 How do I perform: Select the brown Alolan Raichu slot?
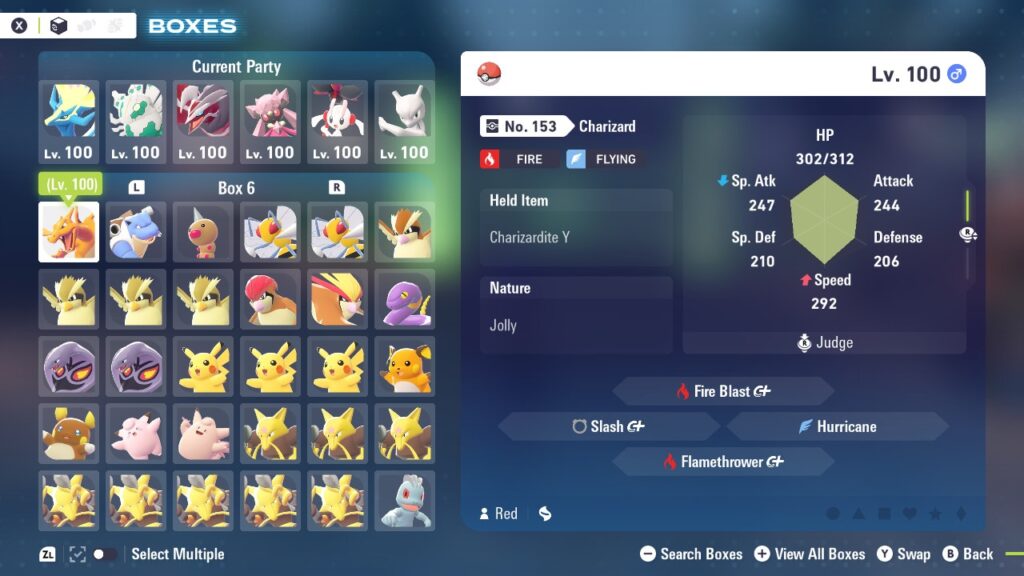[x=68, y=432]
